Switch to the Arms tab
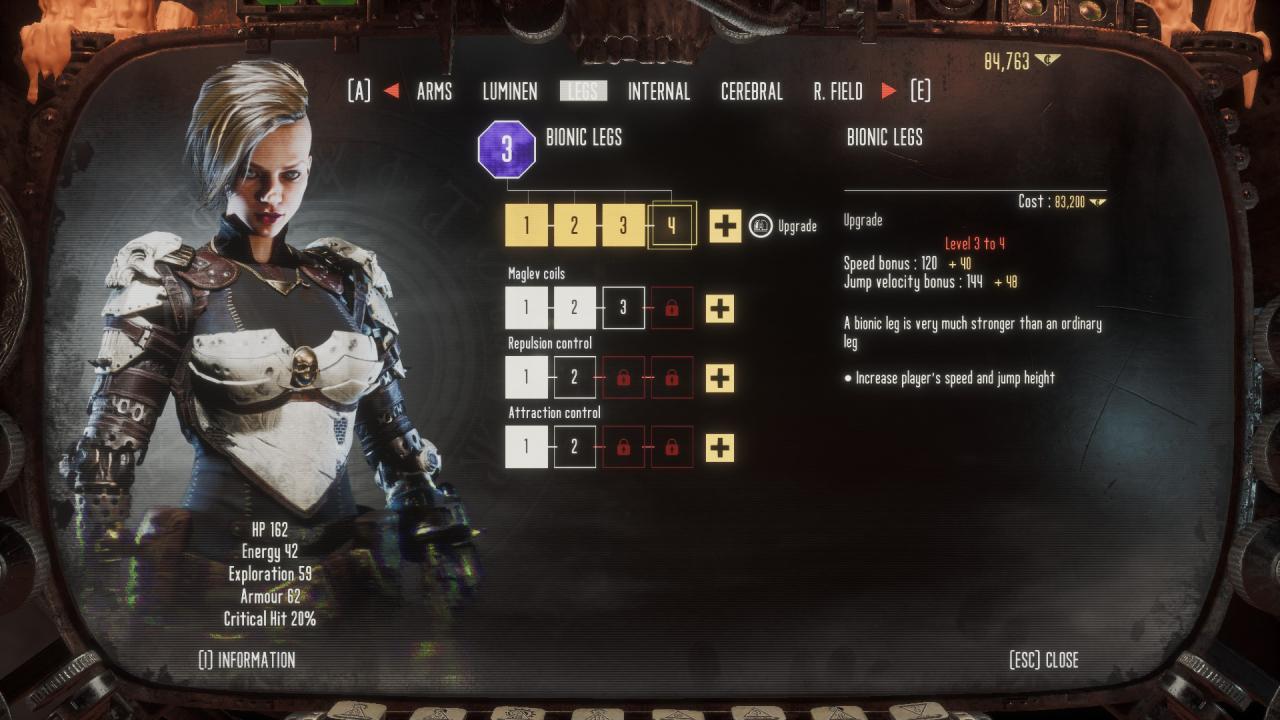1280x720 pixels. 434,92
